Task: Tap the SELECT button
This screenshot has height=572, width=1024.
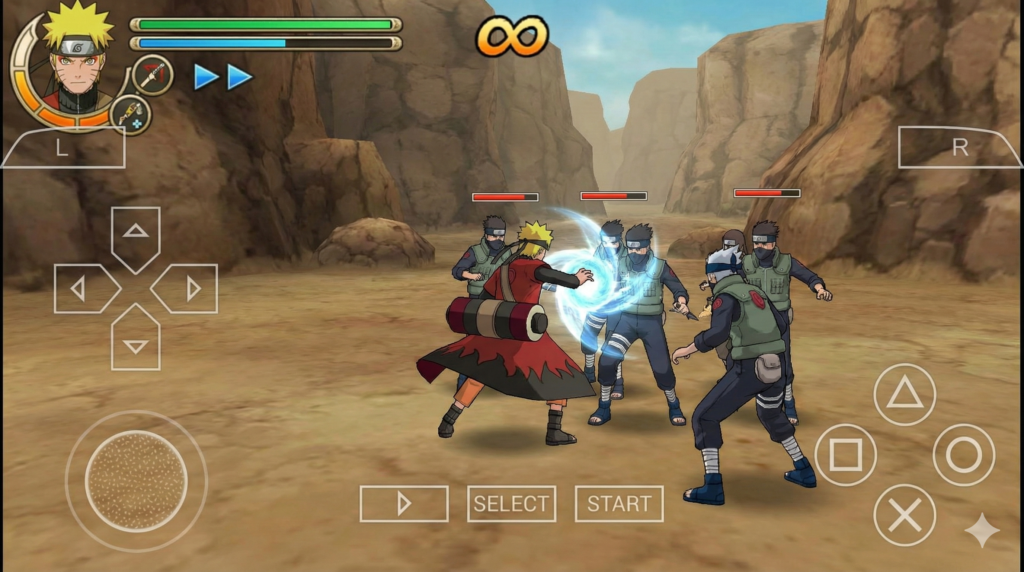Action: tap(511, 504)
